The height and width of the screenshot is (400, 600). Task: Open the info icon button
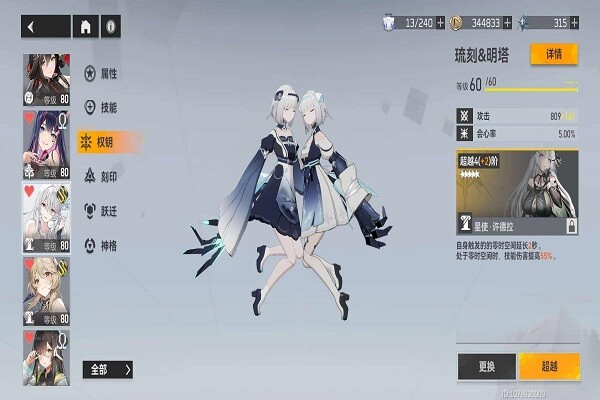111,27
